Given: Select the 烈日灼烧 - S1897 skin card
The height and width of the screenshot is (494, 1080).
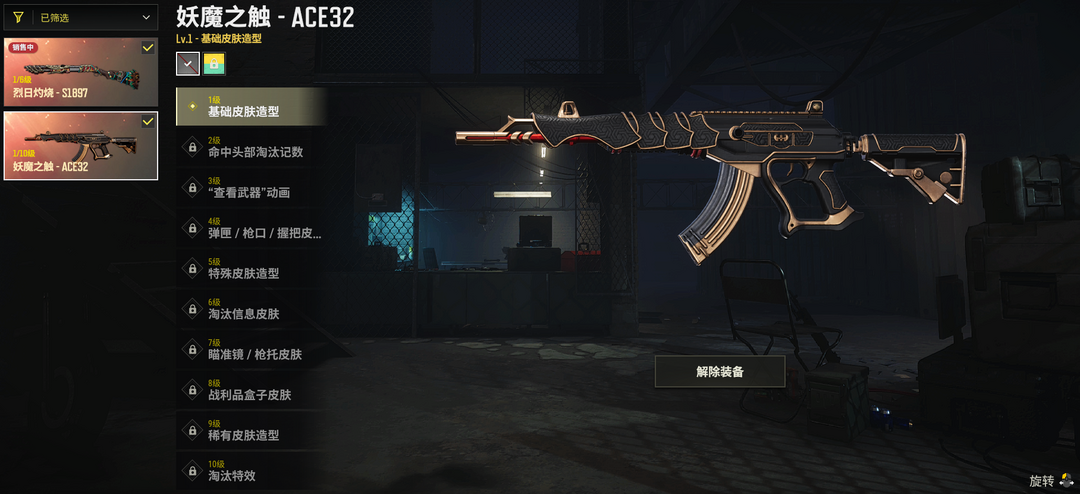Looking at the screenshot, I should click(x=81, y=72).
